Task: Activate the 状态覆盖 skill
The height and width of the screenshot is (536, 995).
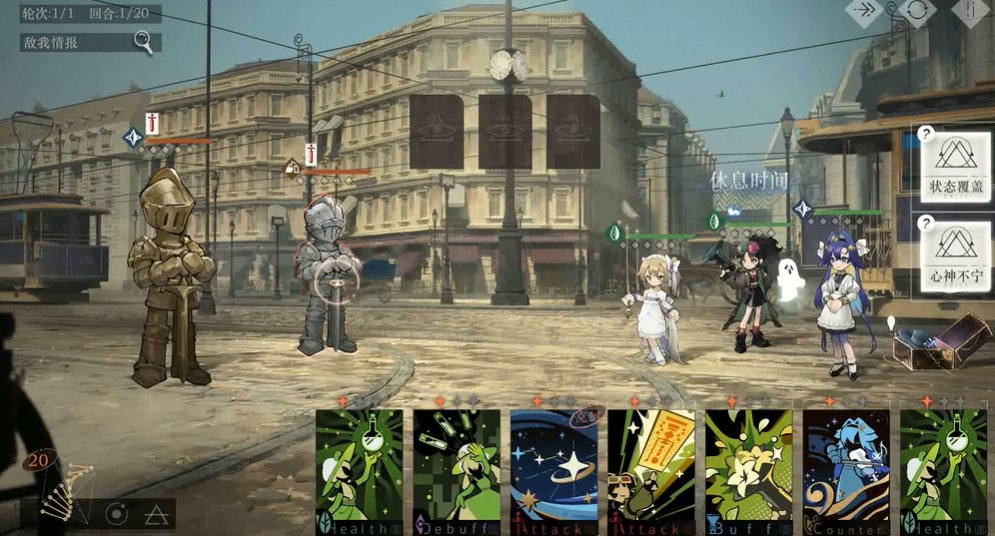Action: [957, 165]
